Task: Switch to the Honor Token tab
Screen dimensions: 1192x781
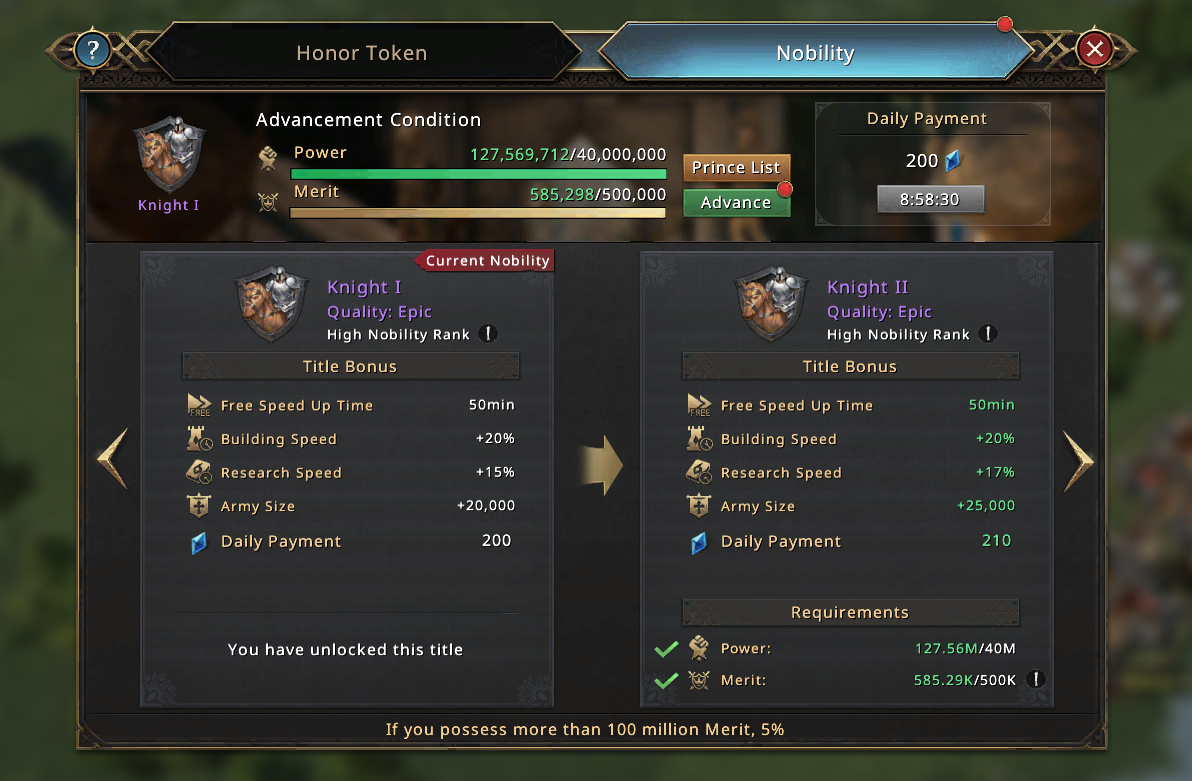Action: pos(361,53)
